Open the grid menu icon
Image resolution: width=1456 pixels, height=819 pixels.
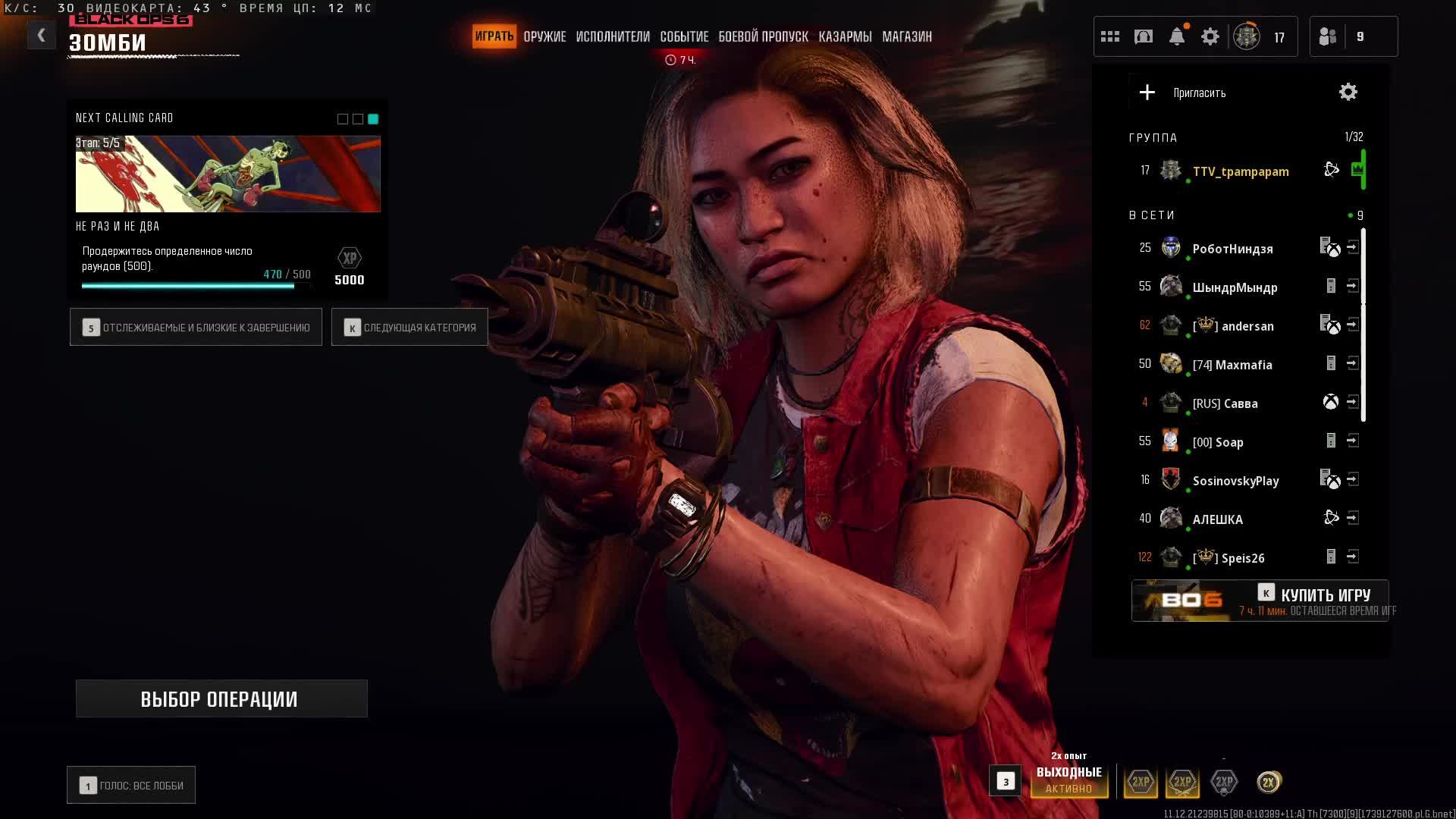click(x=1110, y=36)
